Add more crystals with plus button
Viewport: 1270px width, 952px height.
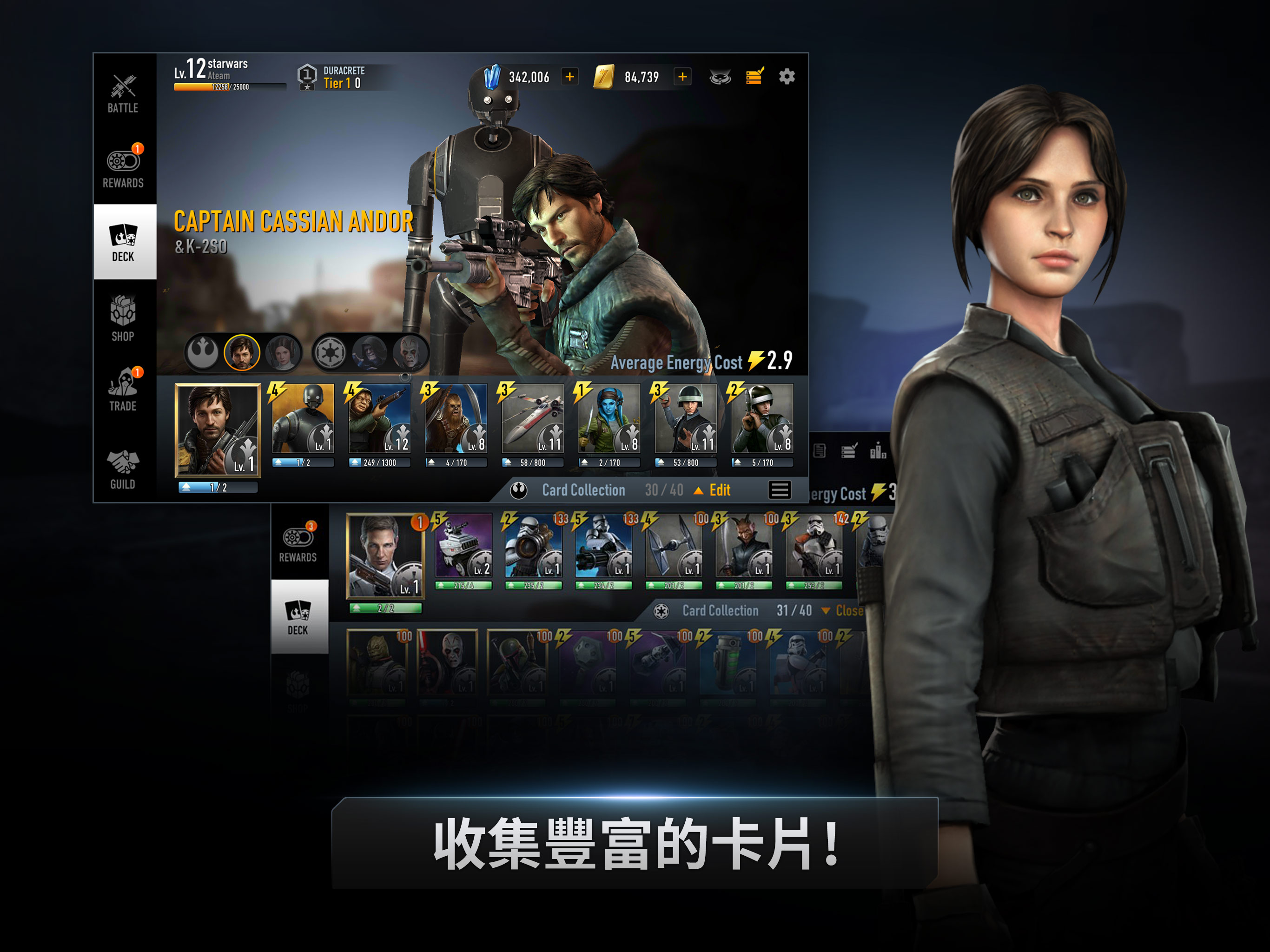click(x=569, y=76)
